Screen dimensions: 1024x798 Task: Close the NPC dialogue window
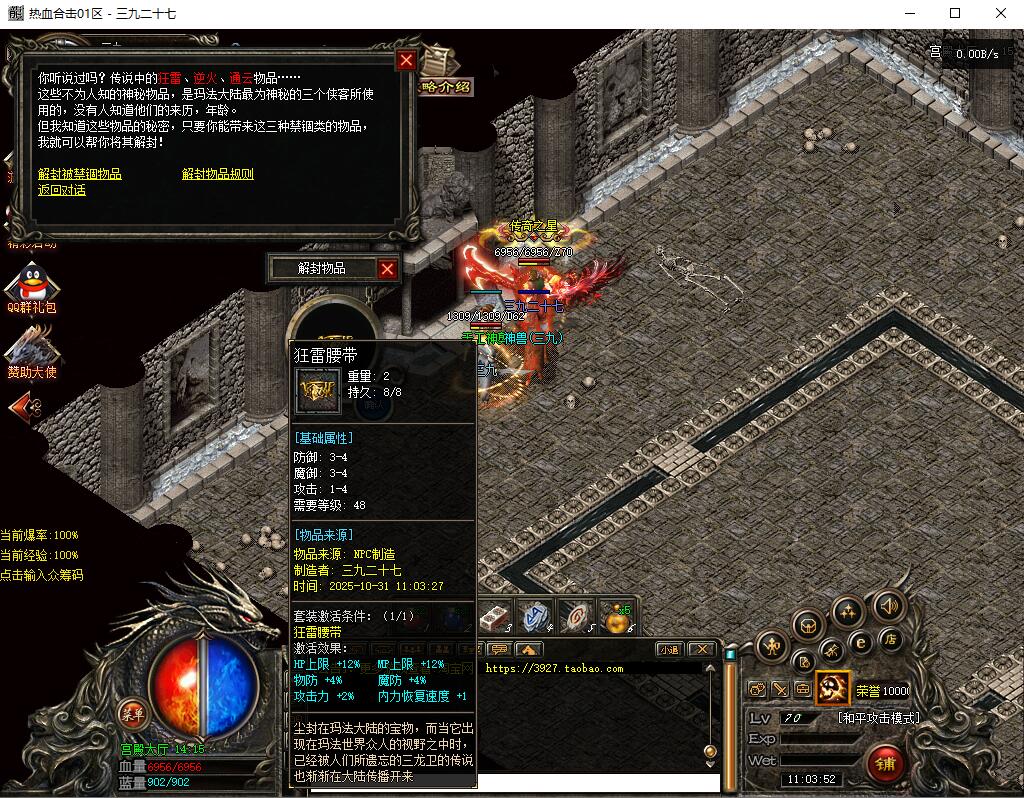point(406,61)
